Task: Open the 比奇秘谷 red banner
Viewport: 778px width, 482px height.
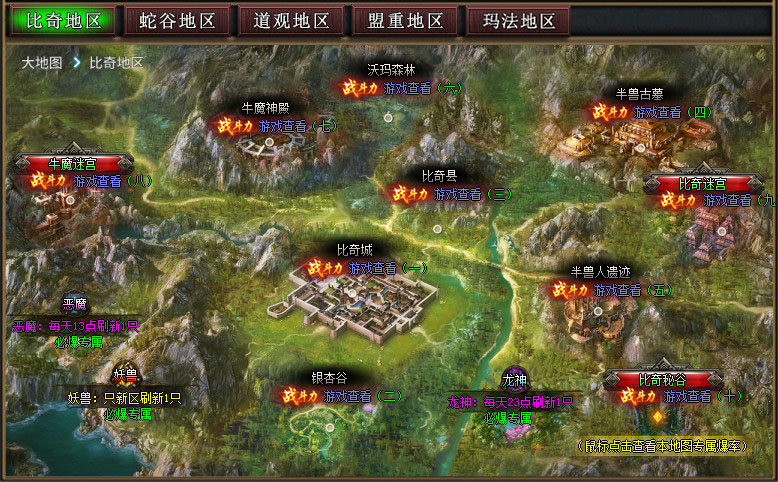Action: point(662,380)
